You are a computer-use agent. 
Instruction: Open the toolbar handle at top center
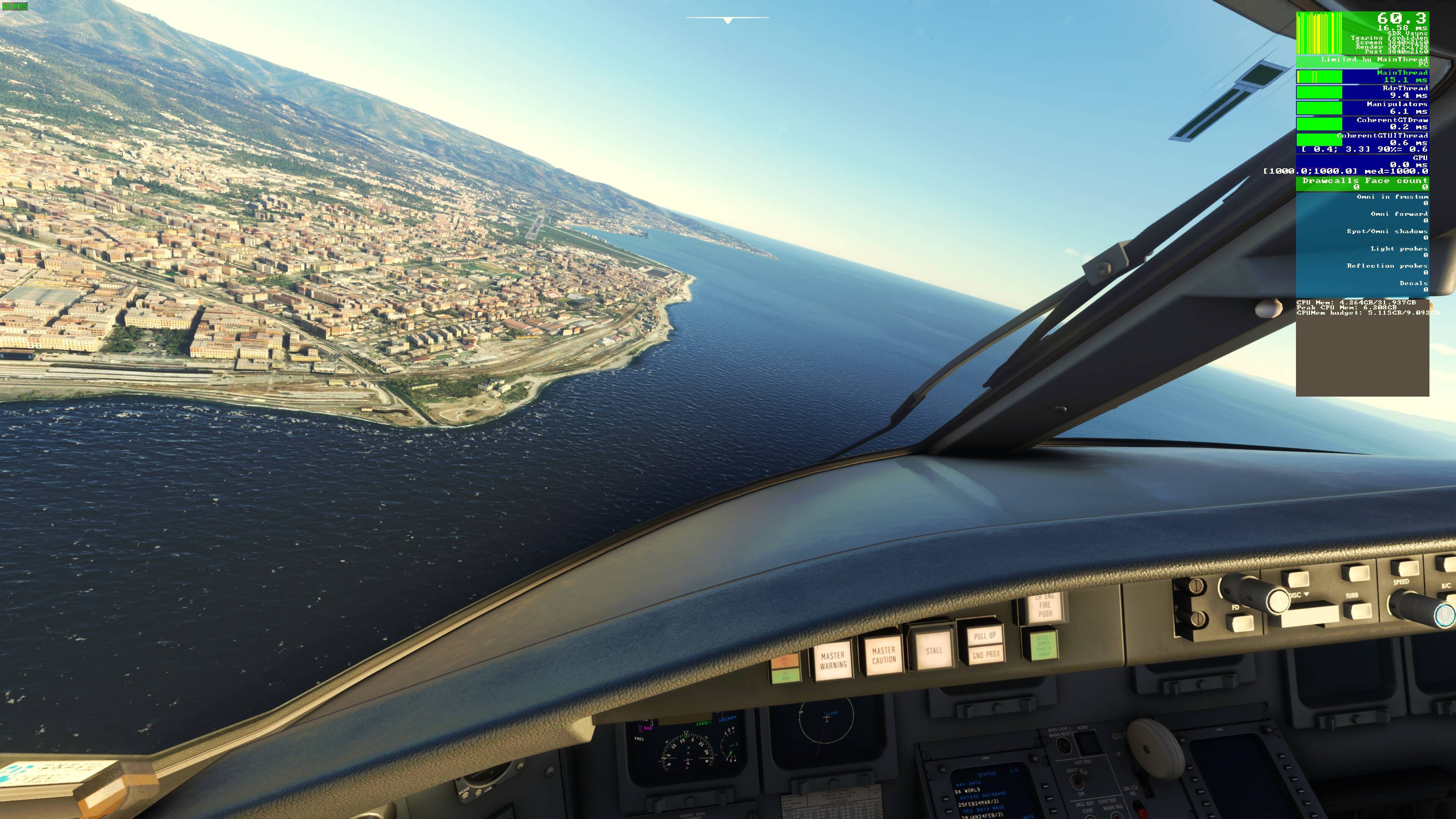tap(728, 21)
